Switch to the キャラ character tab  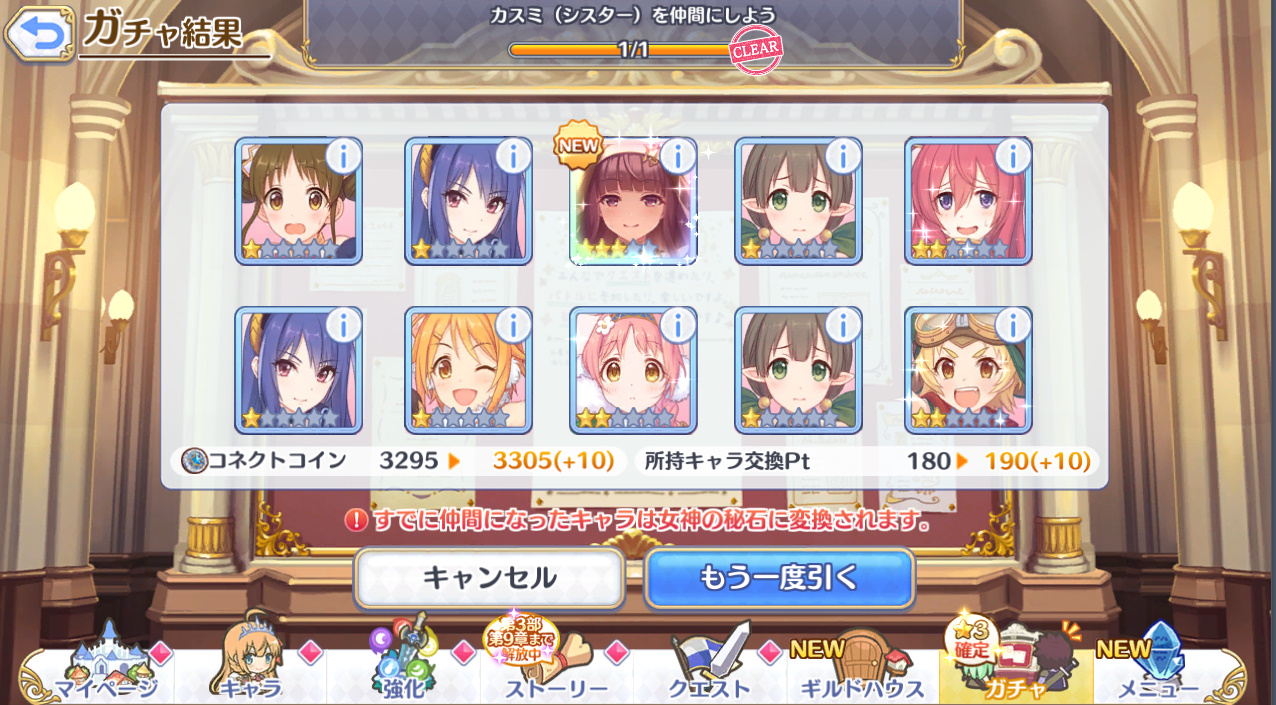click(250, 672)
